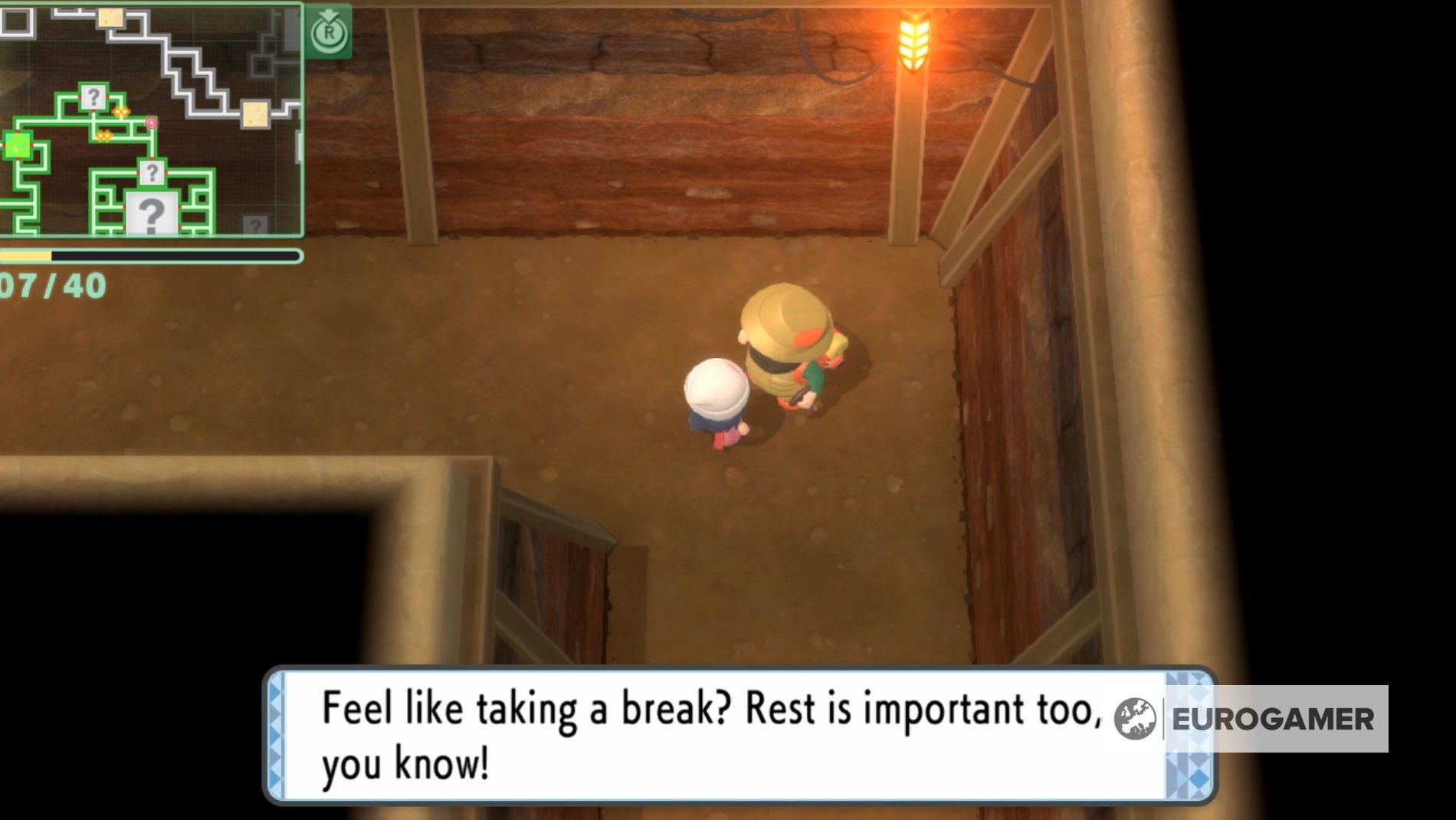Click the small question mark room near the top
The image size is (1456, 820).
point(94,97)
